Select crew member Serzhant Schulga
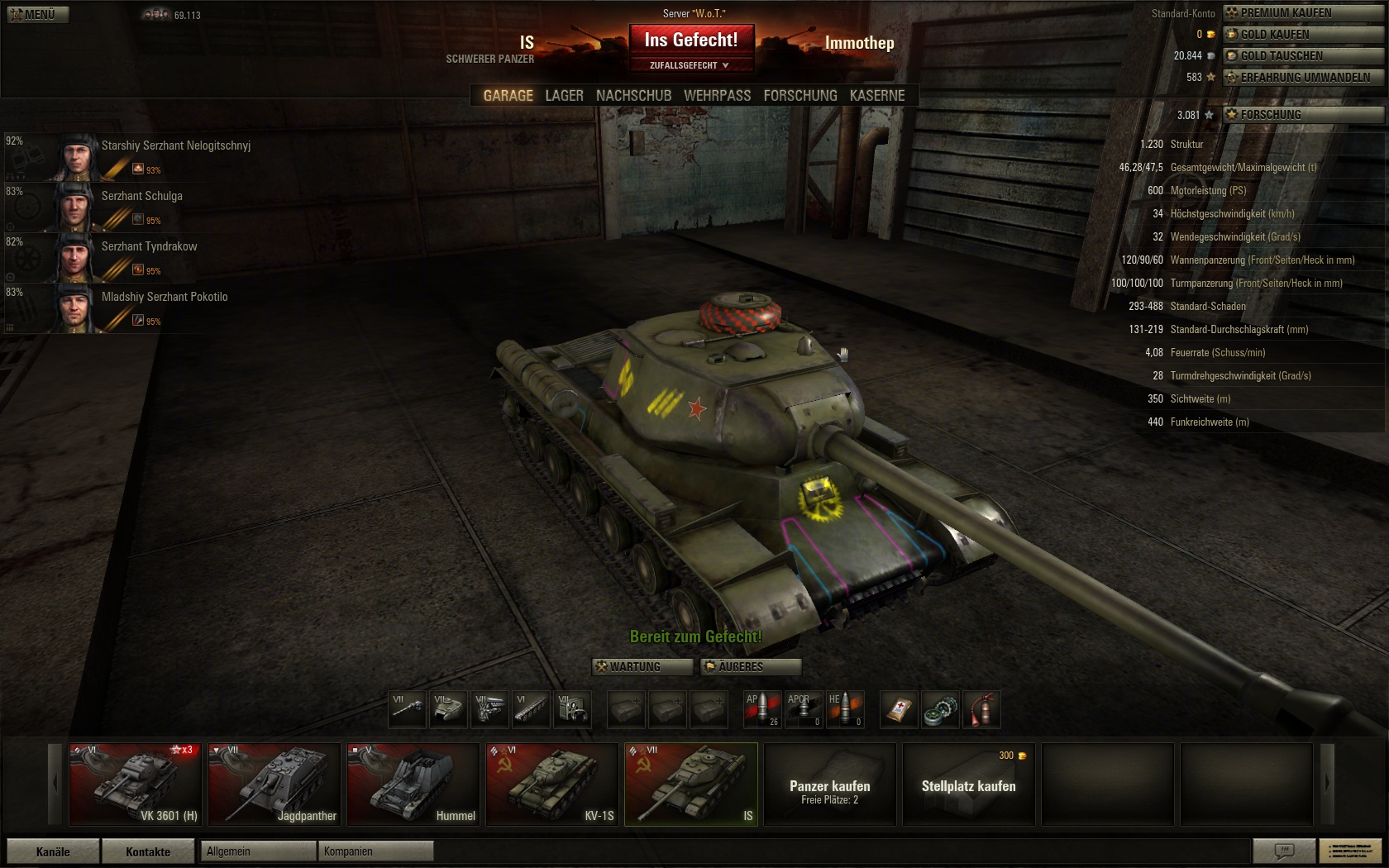Viewport: 1389px width, 868px height. 141,197
